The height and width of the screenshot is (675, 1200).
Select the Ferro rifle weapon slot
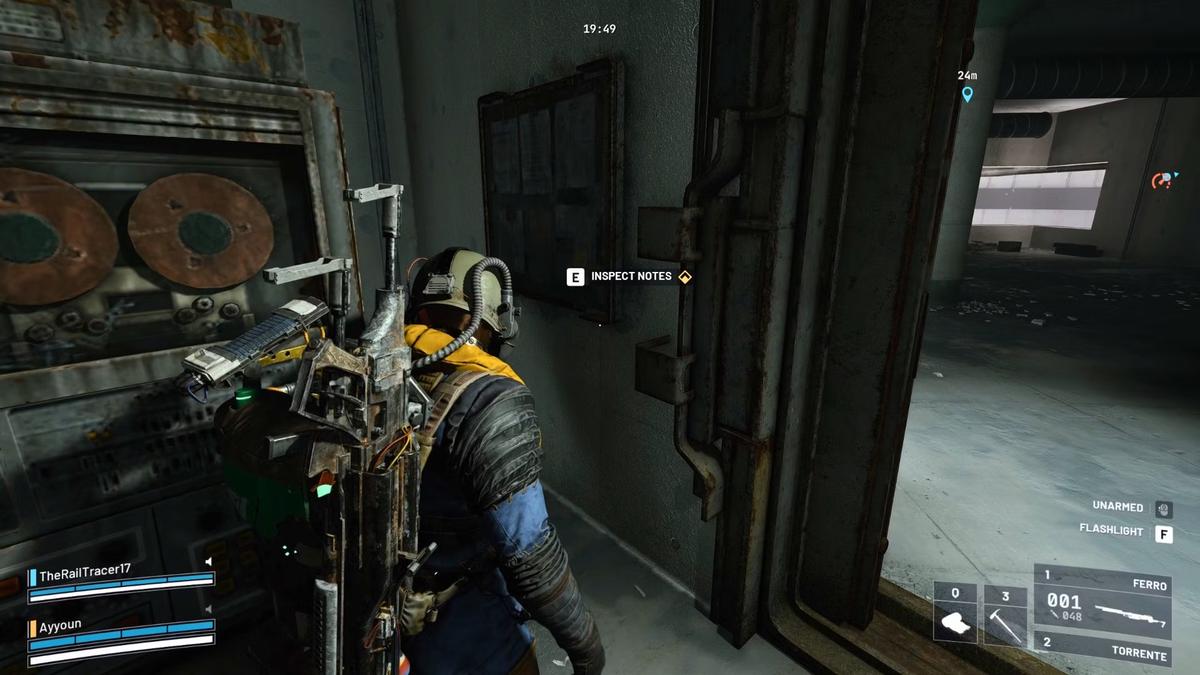tap(1102, 602)
